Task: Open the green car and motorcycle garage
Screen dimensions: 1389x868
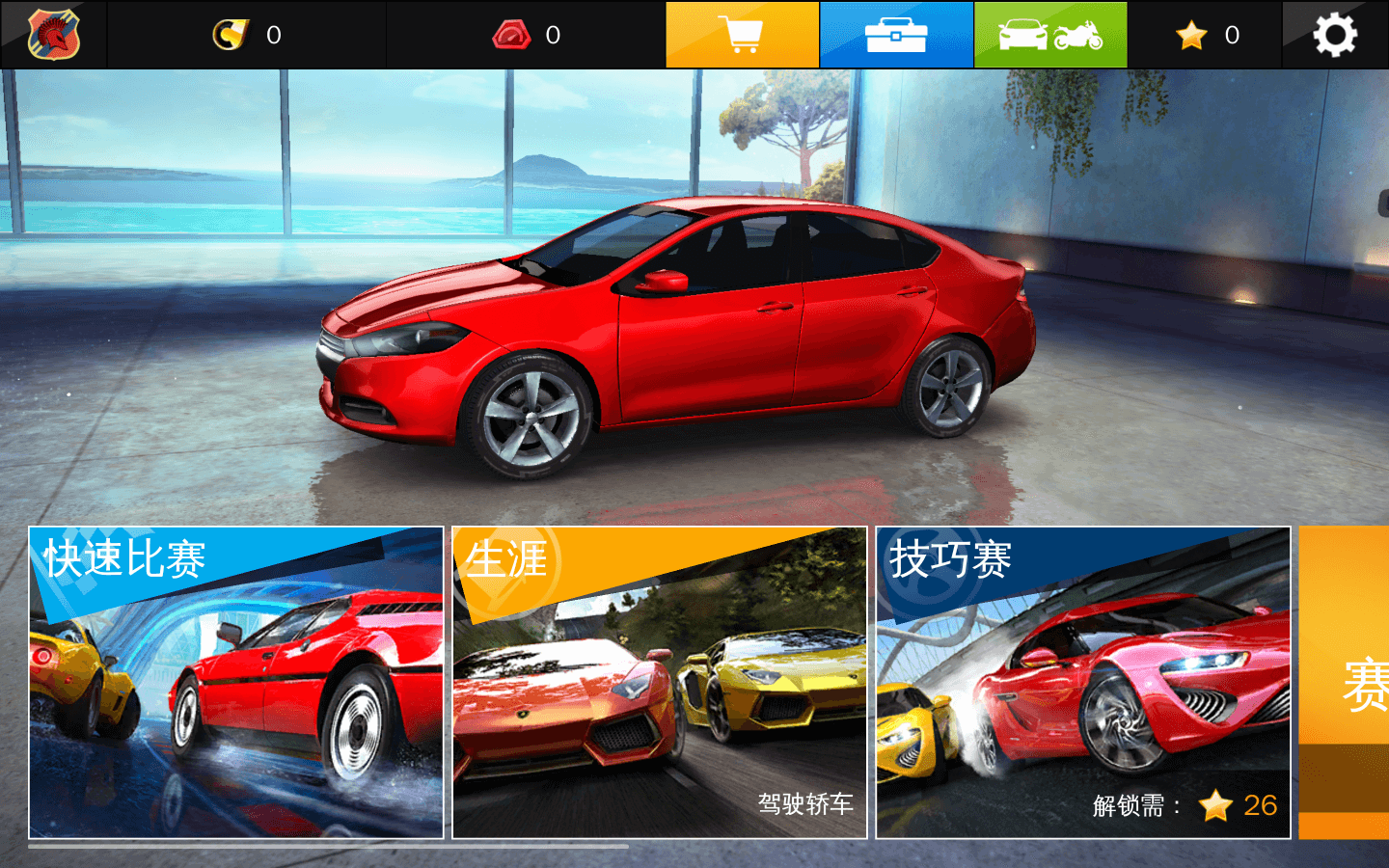Action: point(1050,35)
